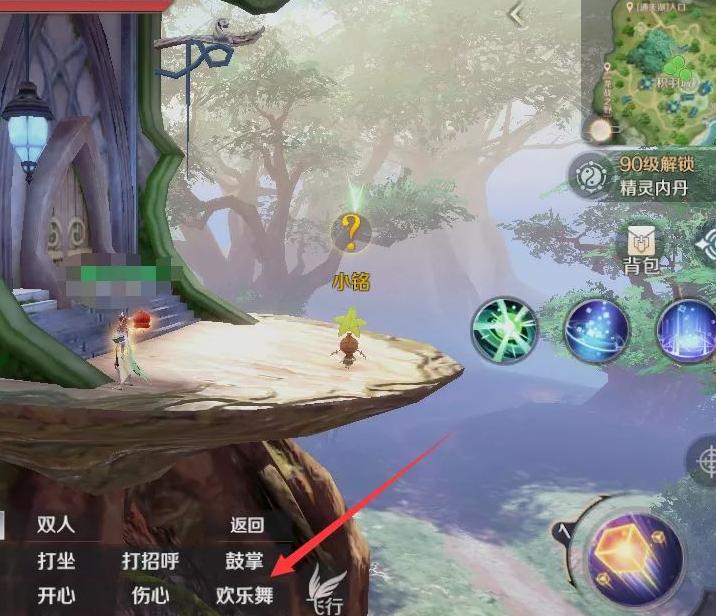Select the 开心 happy emote

click(x=56, y=595)
